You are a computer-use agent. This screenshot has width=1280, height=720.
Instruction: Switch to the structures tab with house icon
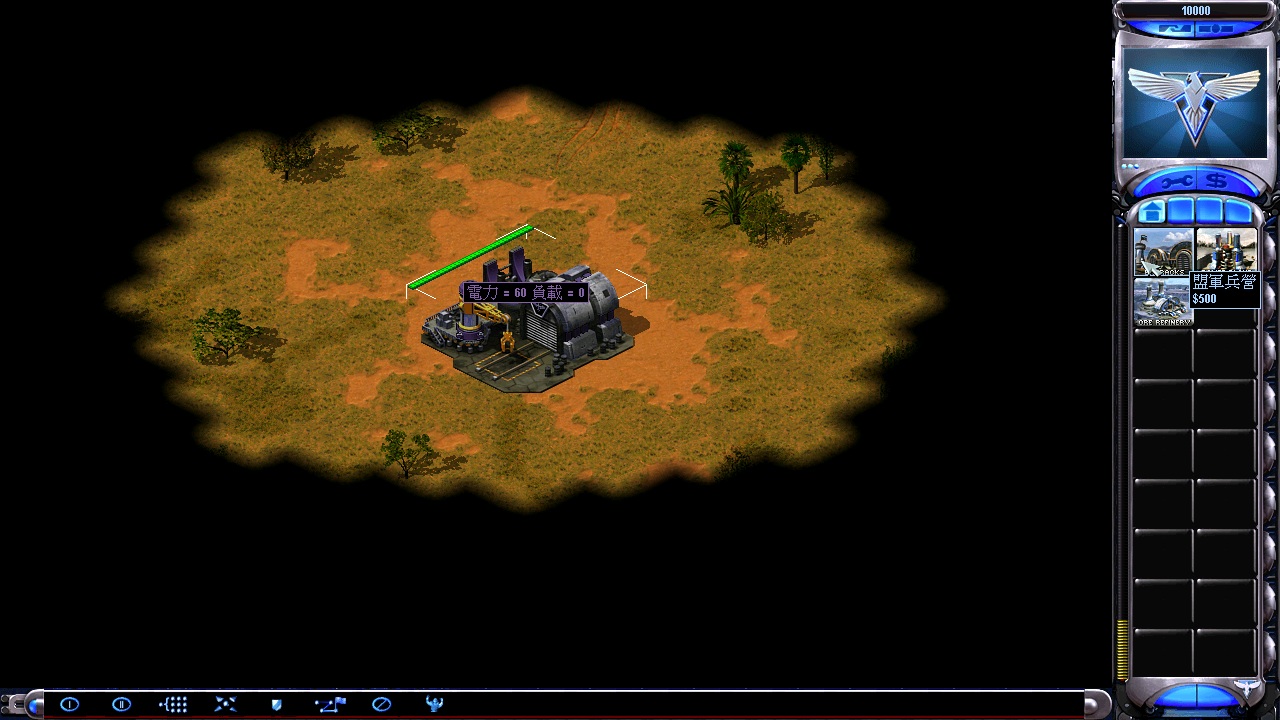click(1151, 212)
